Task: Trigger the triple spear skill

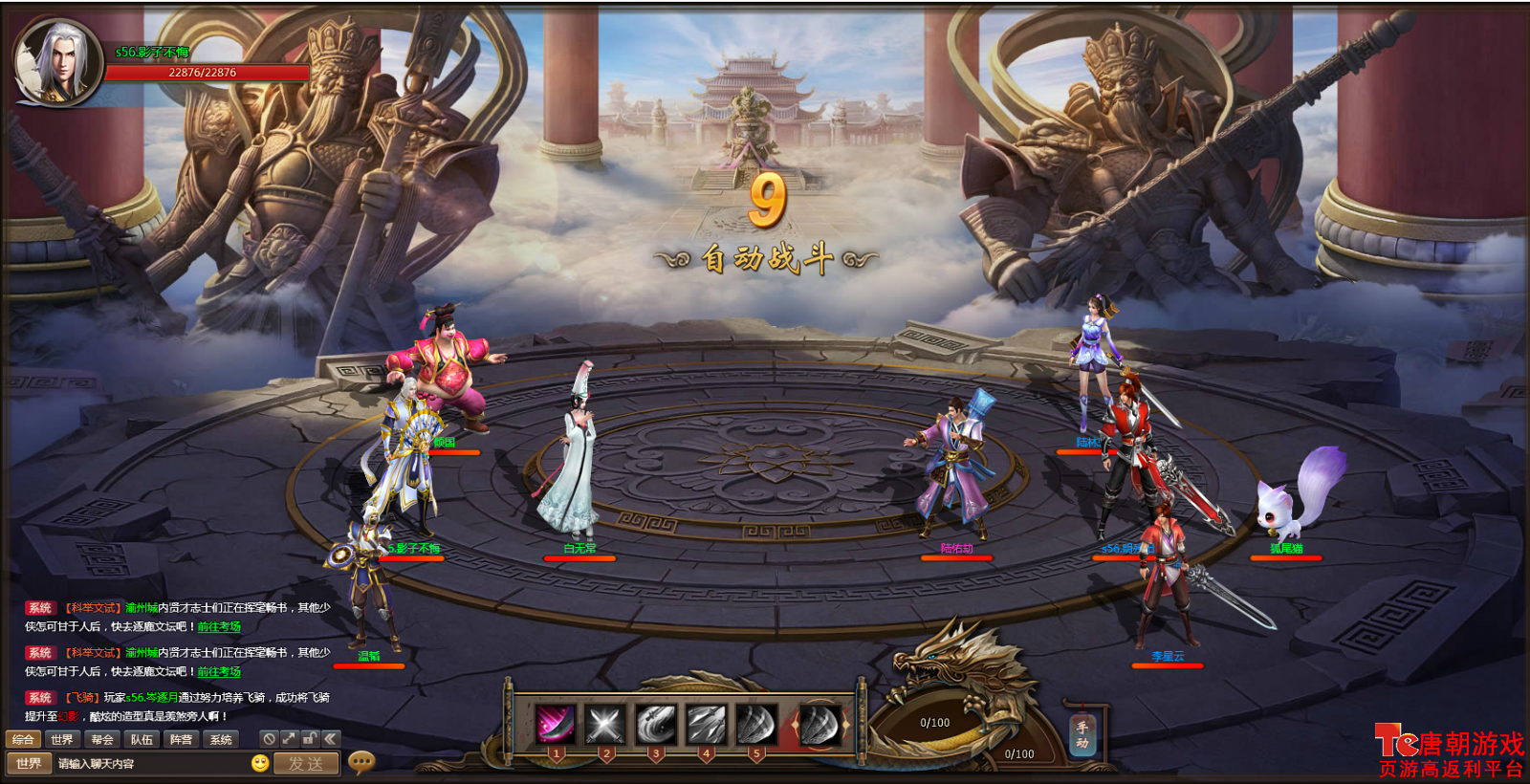Action: (706, 725)
